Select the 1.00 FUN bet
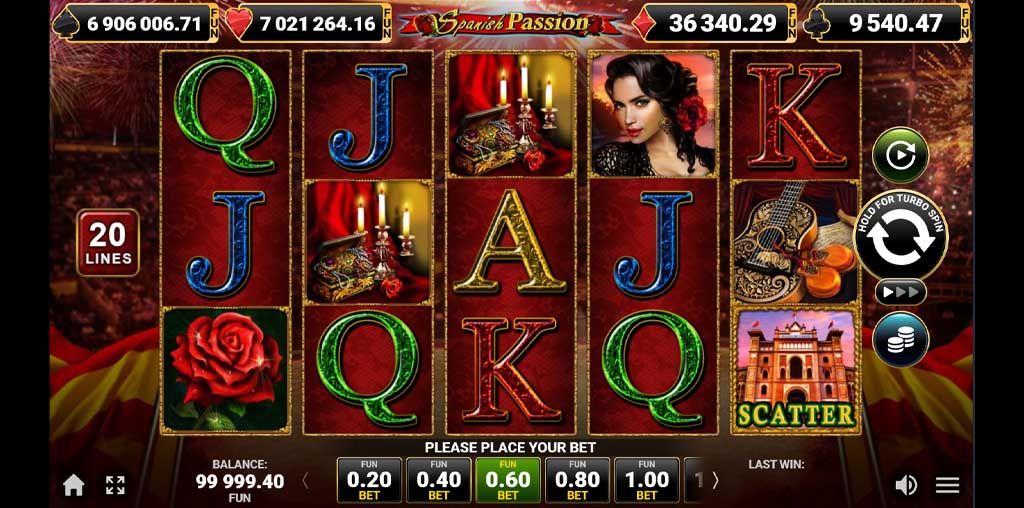 [x=646, y=480]
